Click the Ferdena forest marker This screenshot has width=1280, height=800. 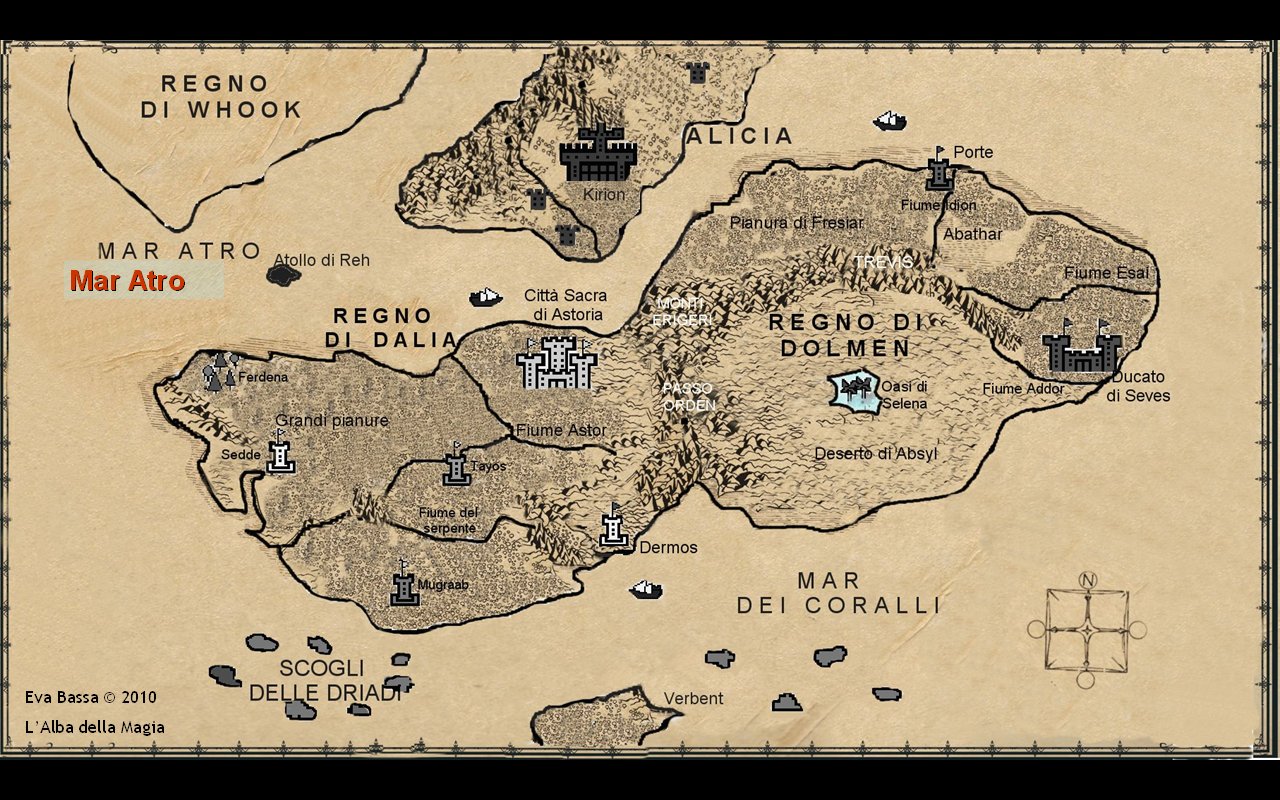point(221,370)
